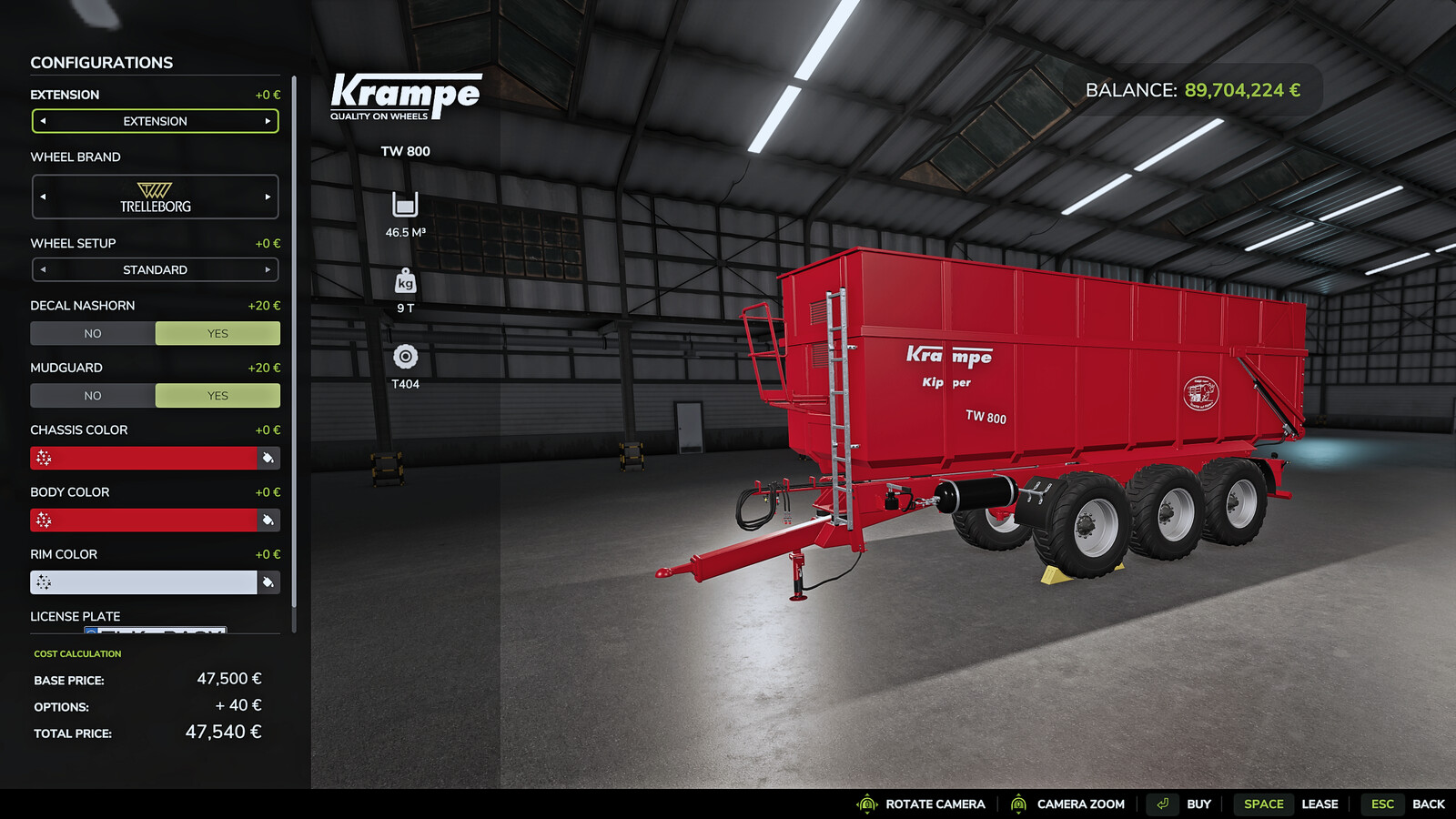1456x819 pixels.
Task: Open the Rim Color paint bucket picker
Action: point(267,581)
